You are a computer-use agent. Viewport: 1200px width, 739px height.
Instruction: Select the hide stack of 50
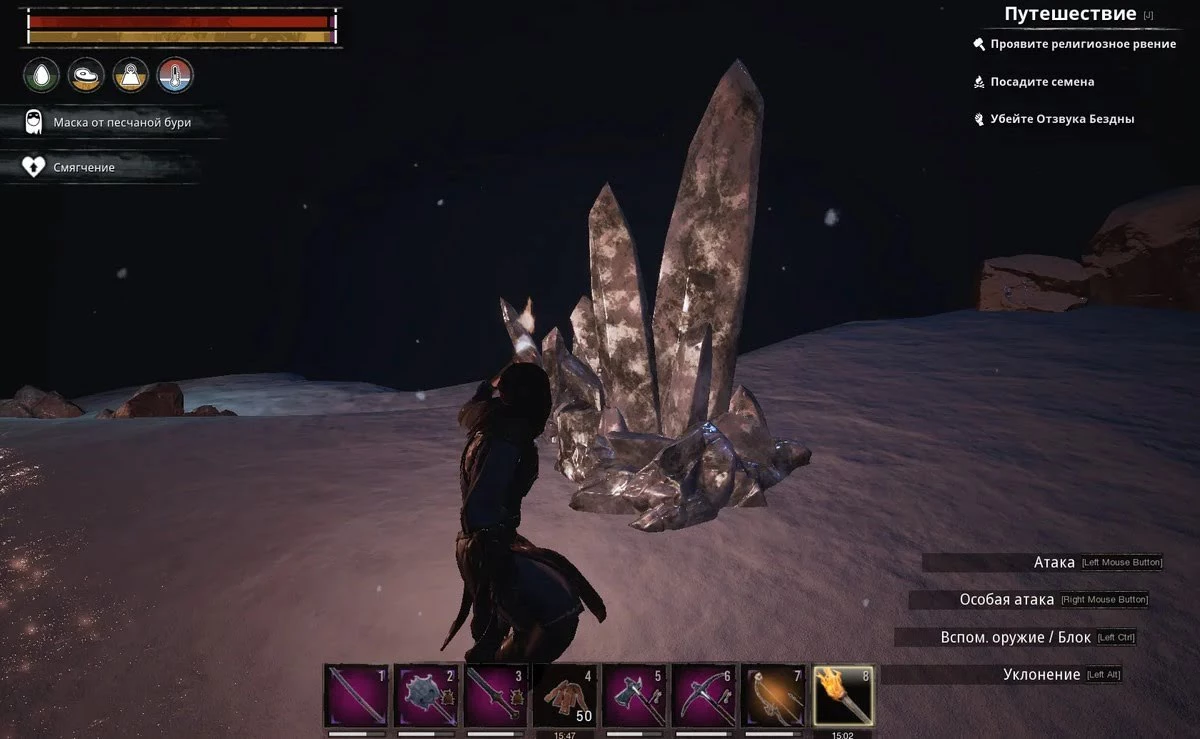pos(565,695)
